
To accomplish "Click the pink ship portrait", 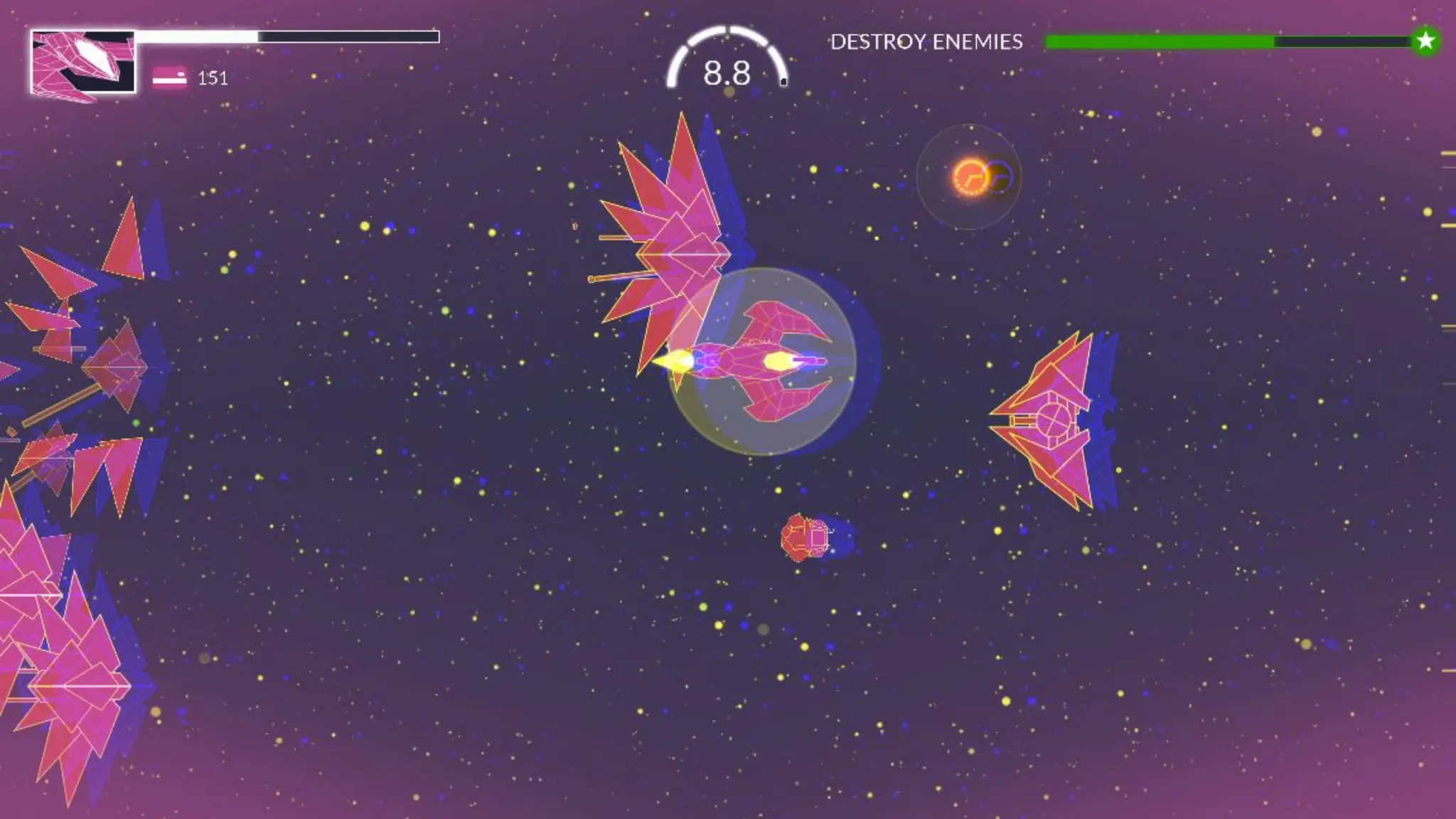I will [82, 62].
